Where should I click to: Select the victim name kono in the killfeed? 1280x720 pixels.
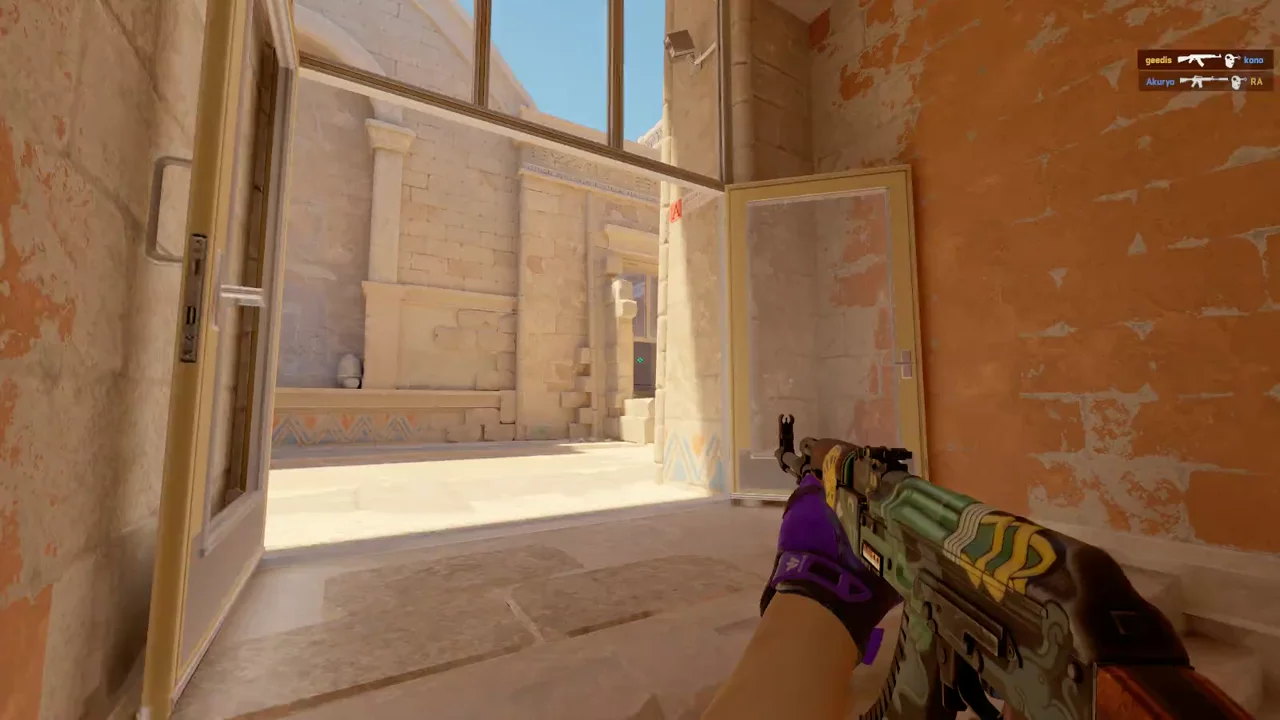(x=1254, y=60)
